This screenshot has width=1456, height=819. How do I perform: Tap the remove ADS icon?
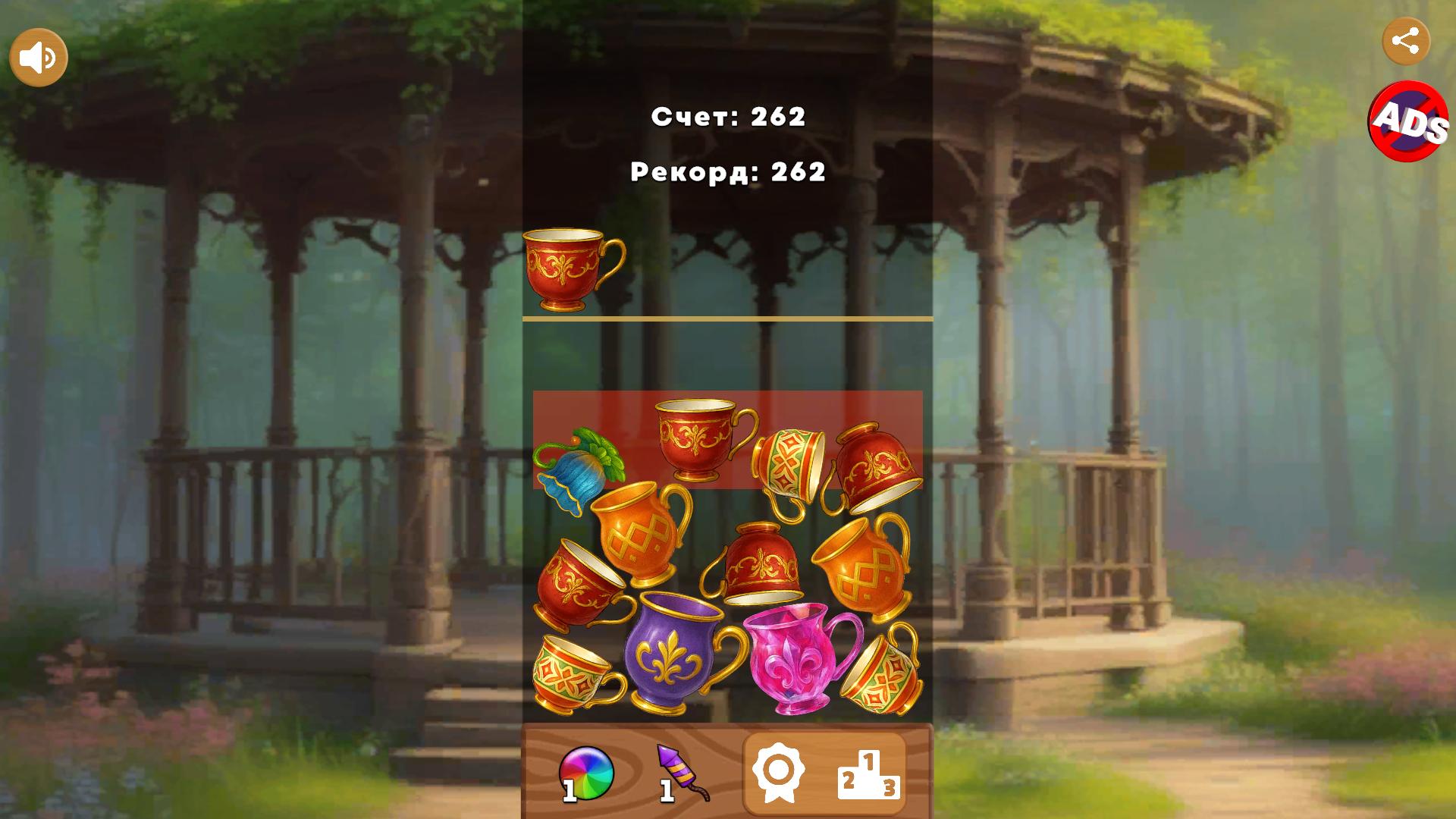(1407, 124)
